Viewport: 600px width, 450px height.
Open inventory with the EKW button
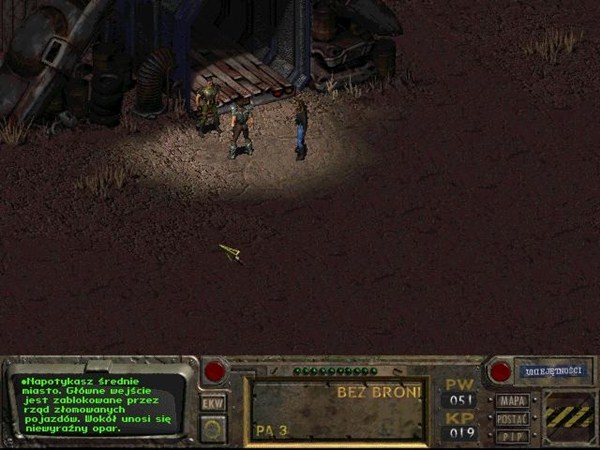pos(213,403)
